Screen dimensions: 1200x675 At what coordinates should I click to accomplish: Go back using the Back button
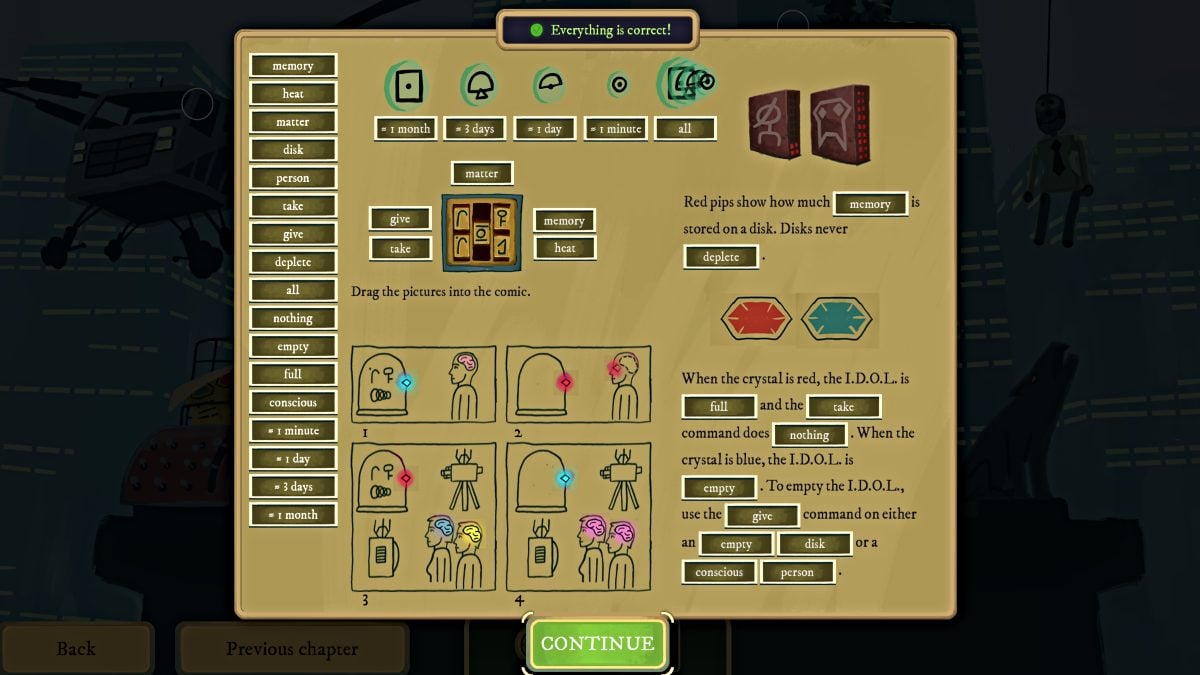tap(76, 649)
